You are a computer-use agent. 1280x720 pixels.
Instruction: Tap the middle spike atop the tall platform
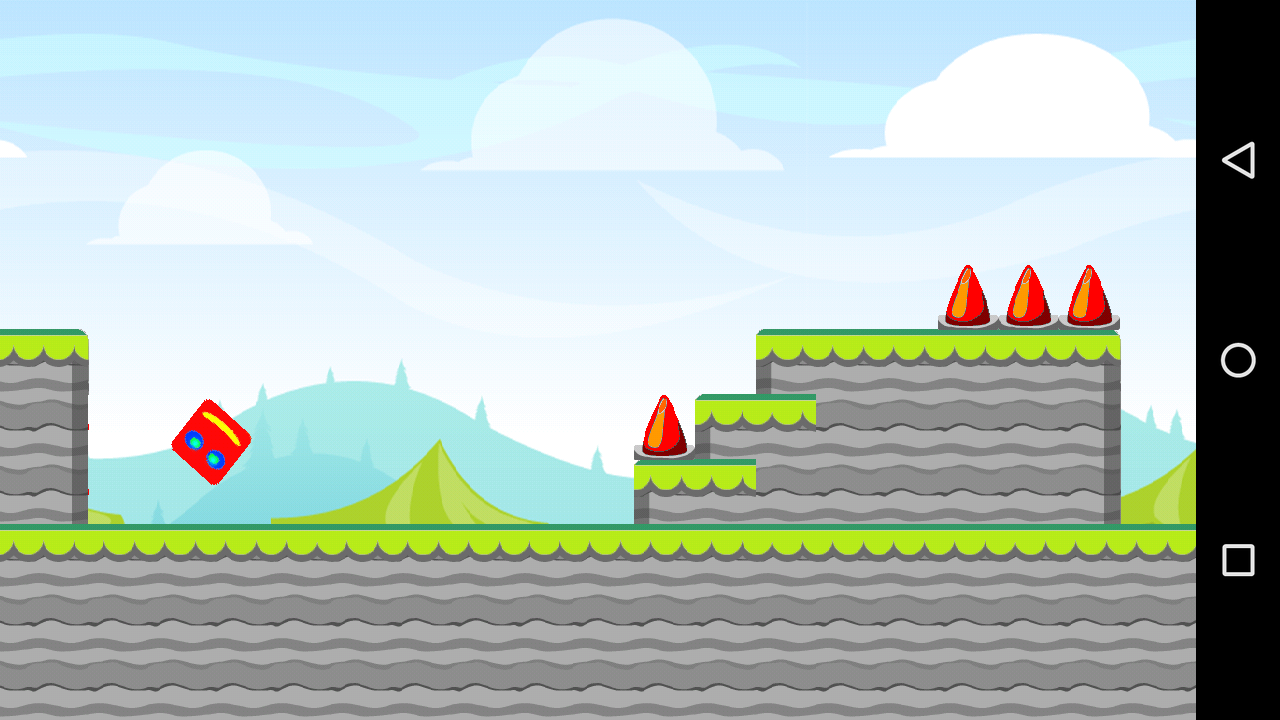(1027, 295)
